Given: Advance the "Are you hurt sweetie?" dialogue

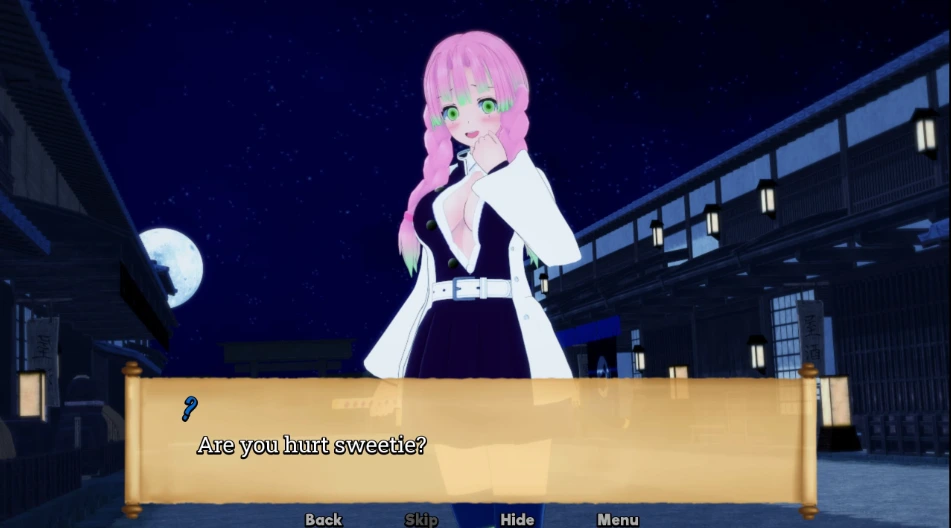Looking at the screenshot, I should click(470, 440).
